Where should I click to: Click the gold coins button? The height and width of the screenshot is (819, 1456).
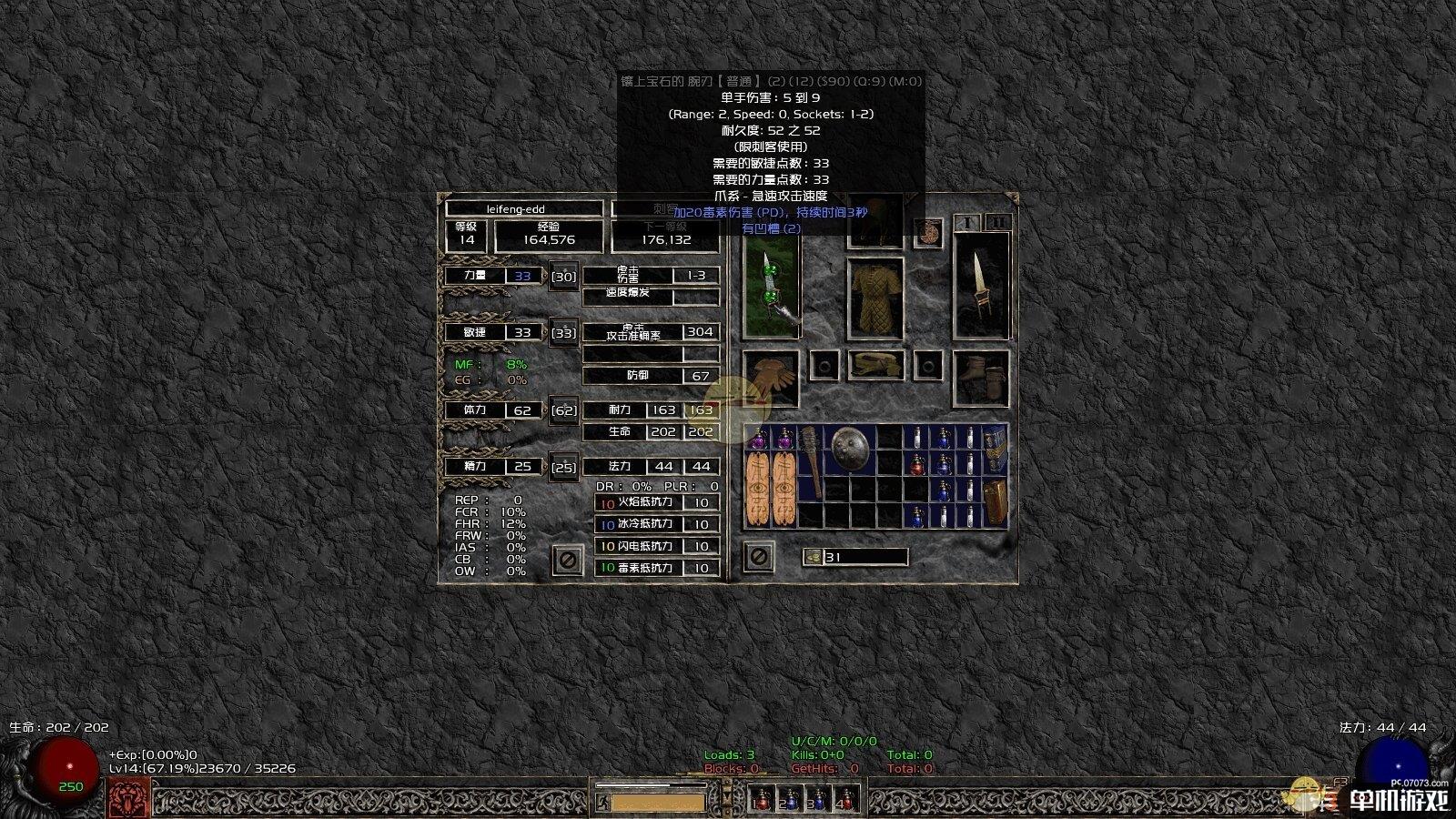point(813,557)
